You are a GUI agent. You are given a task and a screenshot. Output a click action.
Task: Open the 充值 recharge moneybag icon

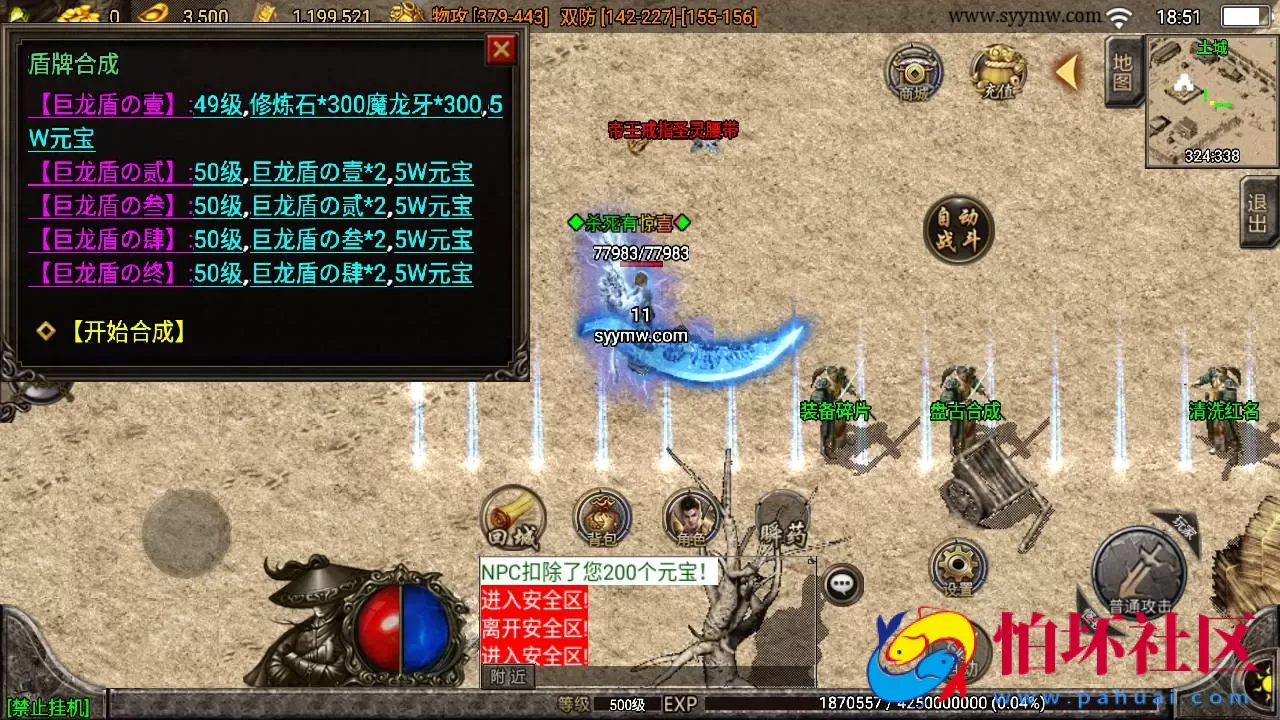pyautogui.click(x=997, y=72)
